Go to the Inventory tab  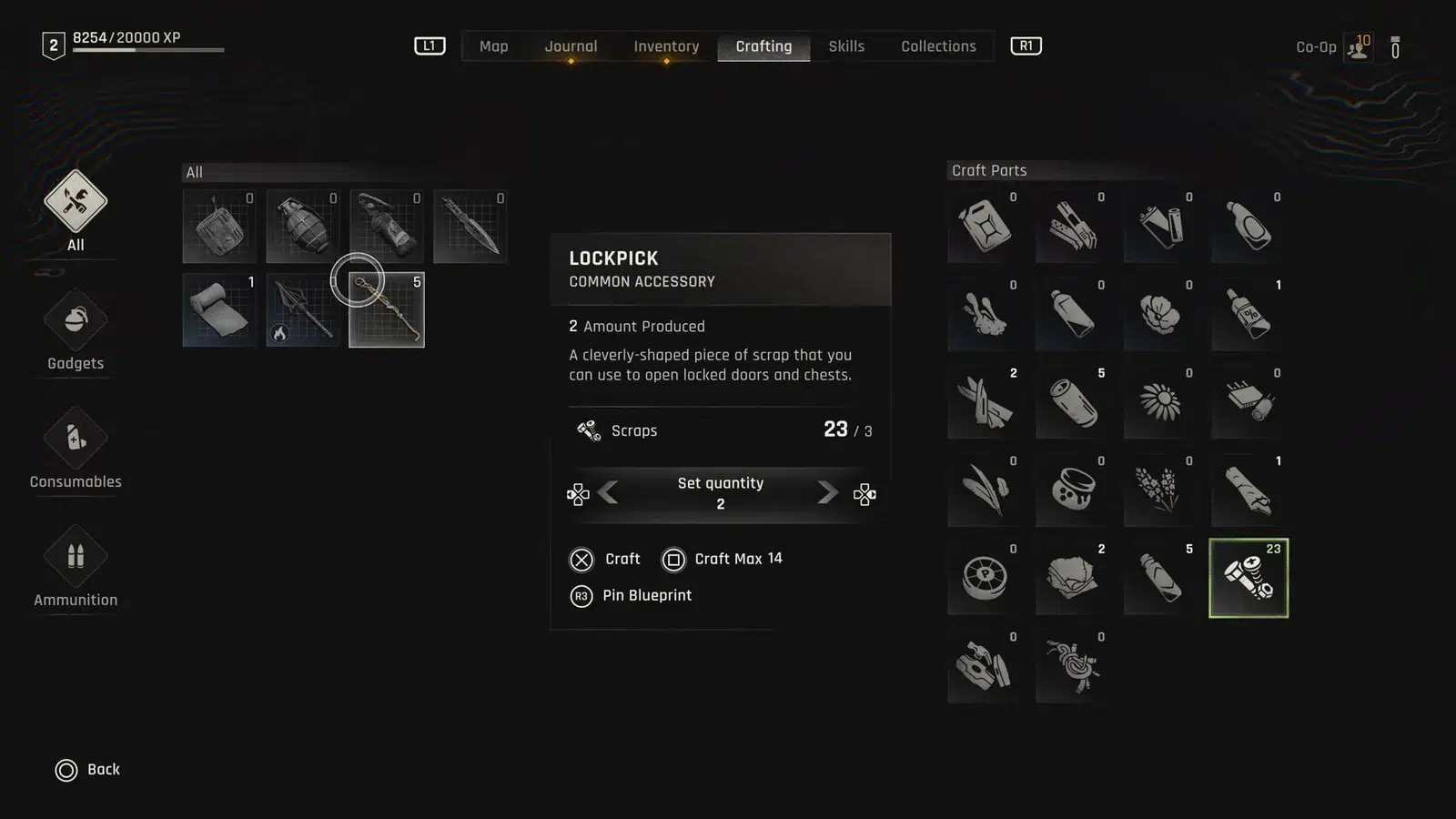click(666, 46)
